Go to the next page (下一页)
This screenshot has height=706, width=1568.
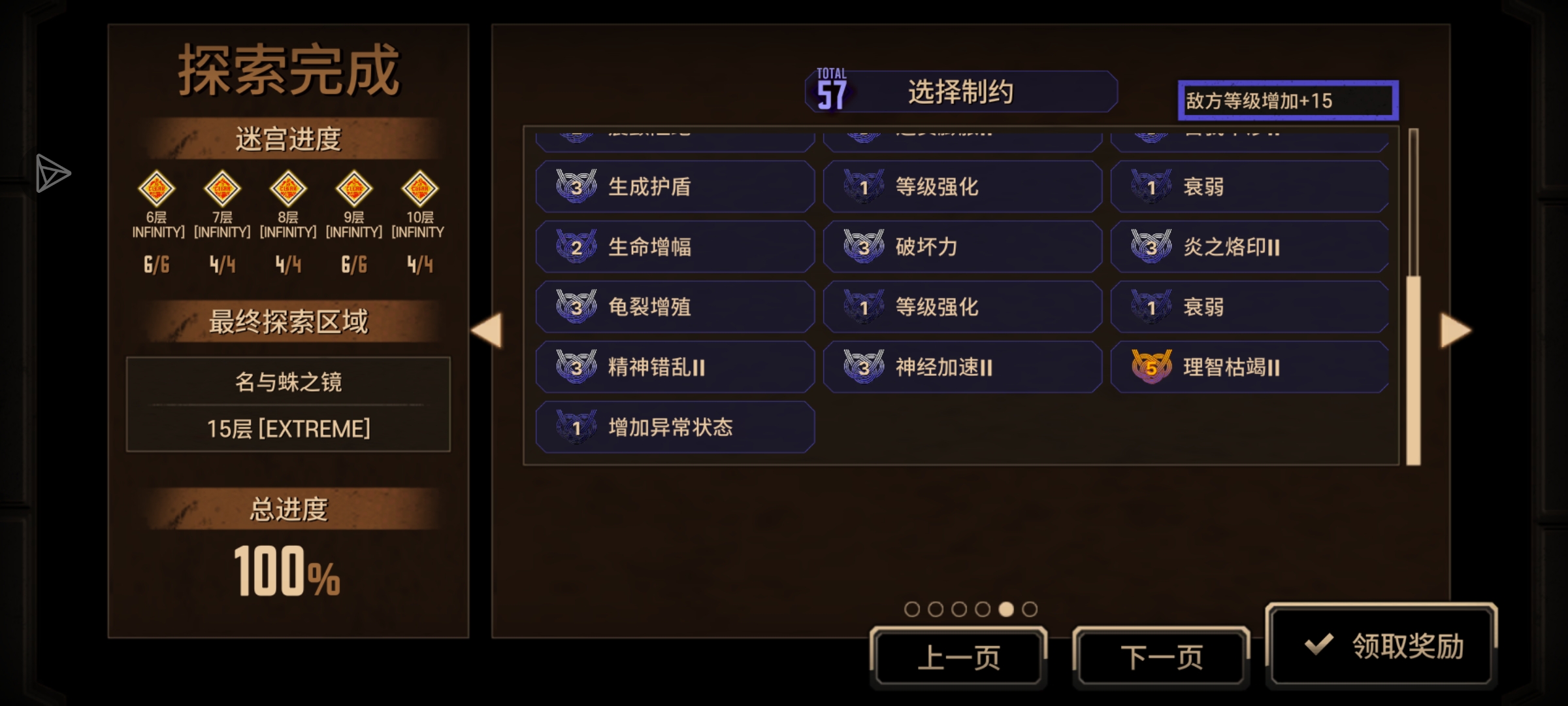point(1161,658)
